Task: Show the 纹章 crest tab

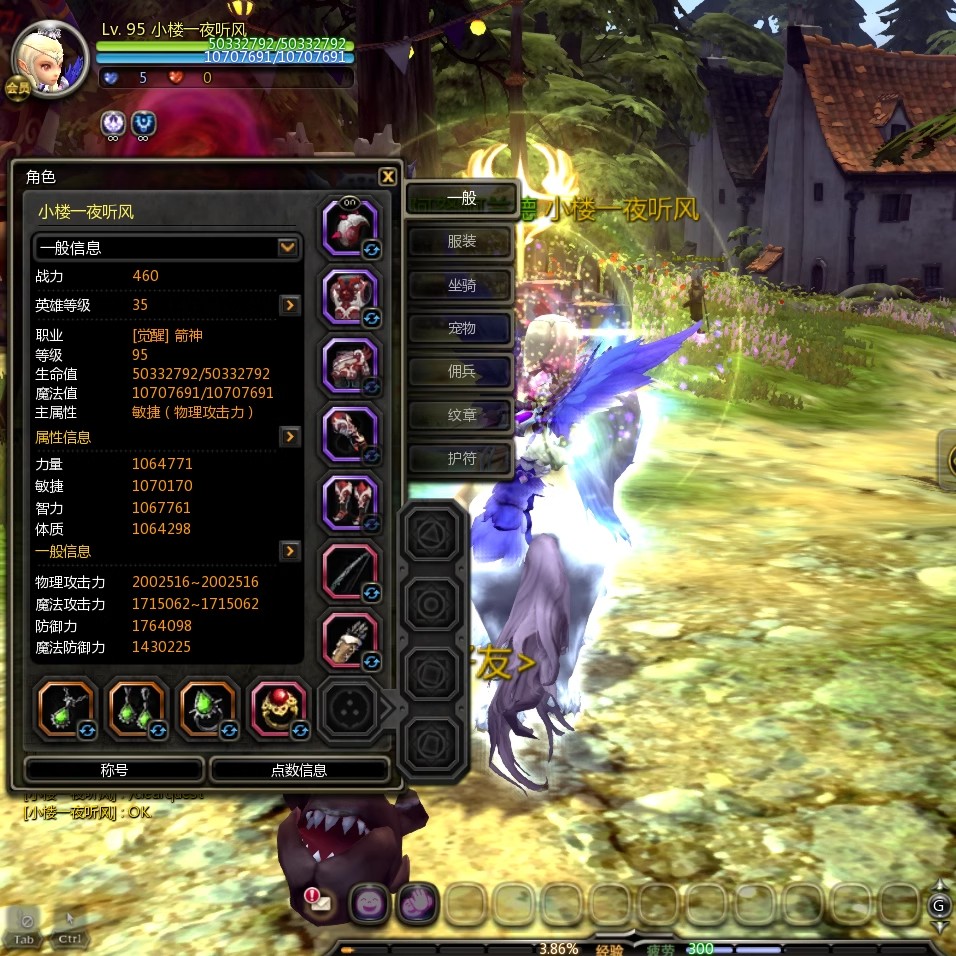Action: tap(461, 414)
